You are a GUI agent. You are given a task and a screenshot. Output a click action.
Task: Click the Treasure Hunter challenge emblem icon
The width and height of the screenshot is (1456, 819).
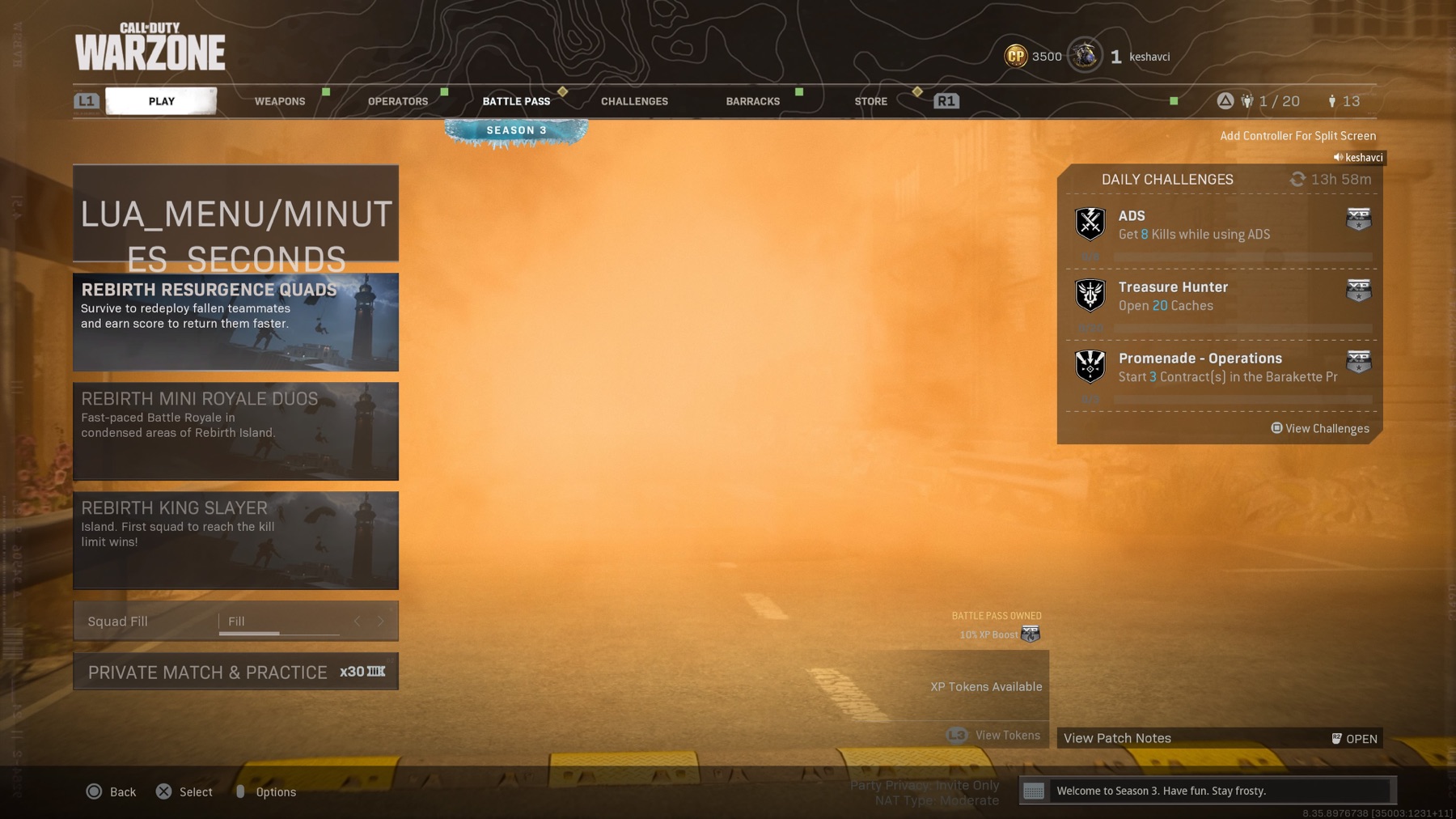1090,295
